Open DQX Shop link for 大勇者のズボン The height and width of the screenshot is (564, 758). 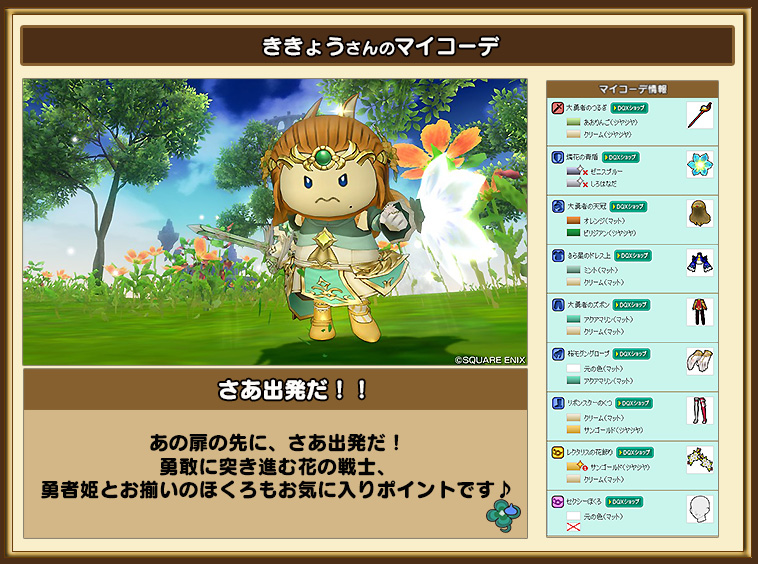pyautogui.click(x=631, y=304)
